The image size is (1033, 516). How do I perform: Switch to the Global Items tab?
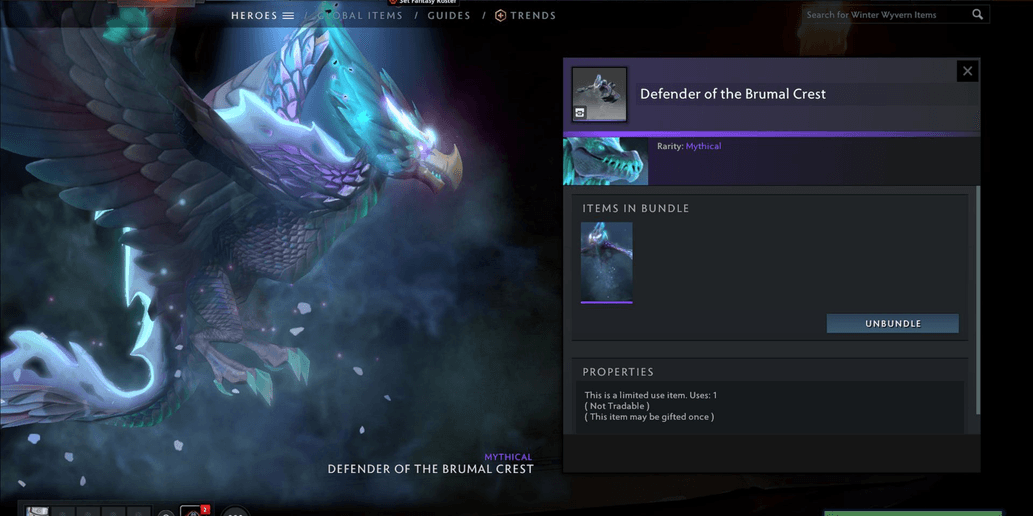(x=362, y=16)
